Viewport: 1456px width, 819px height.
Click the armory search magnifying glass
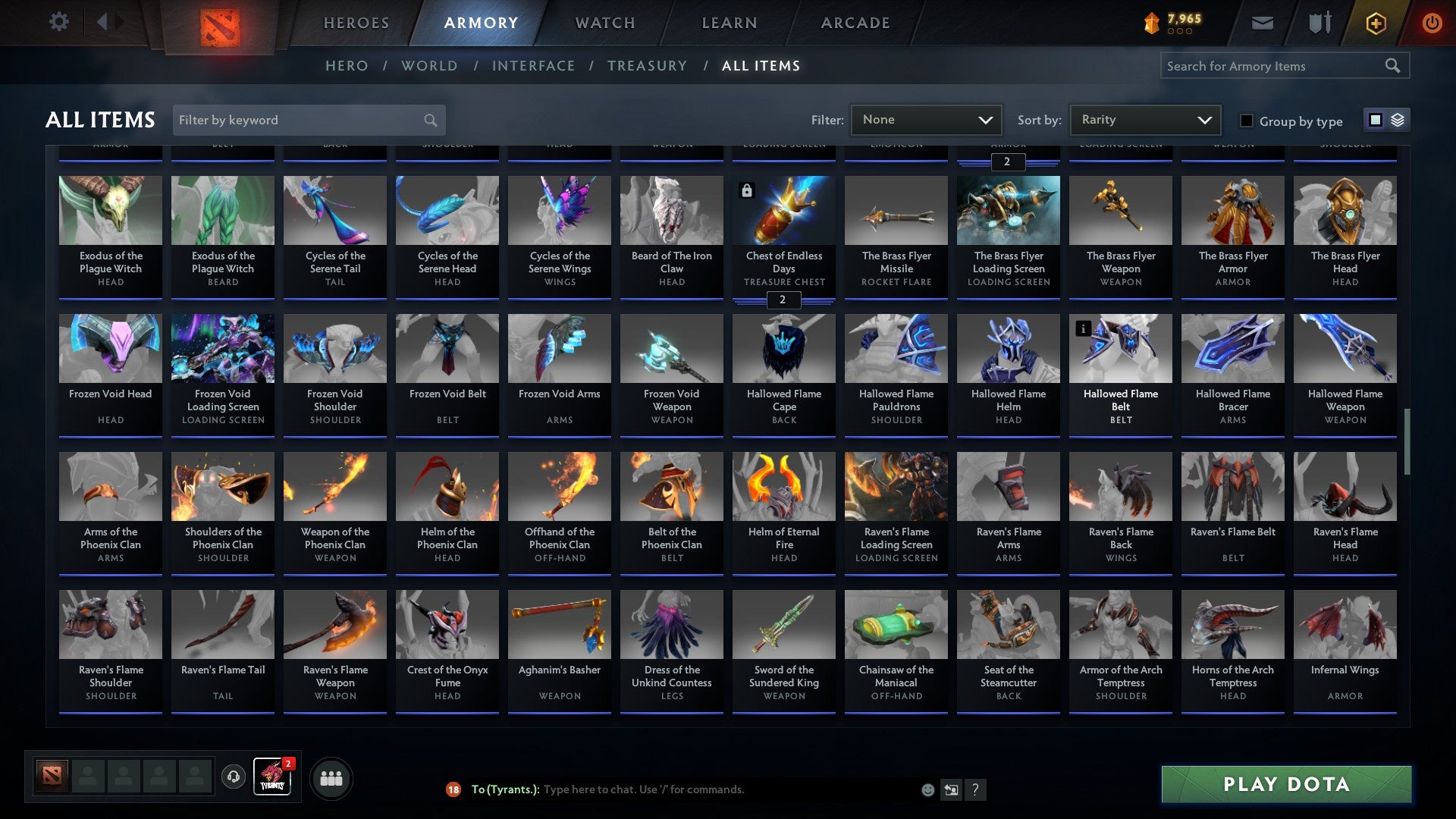pyautogui.click(x=1393, y=65)
